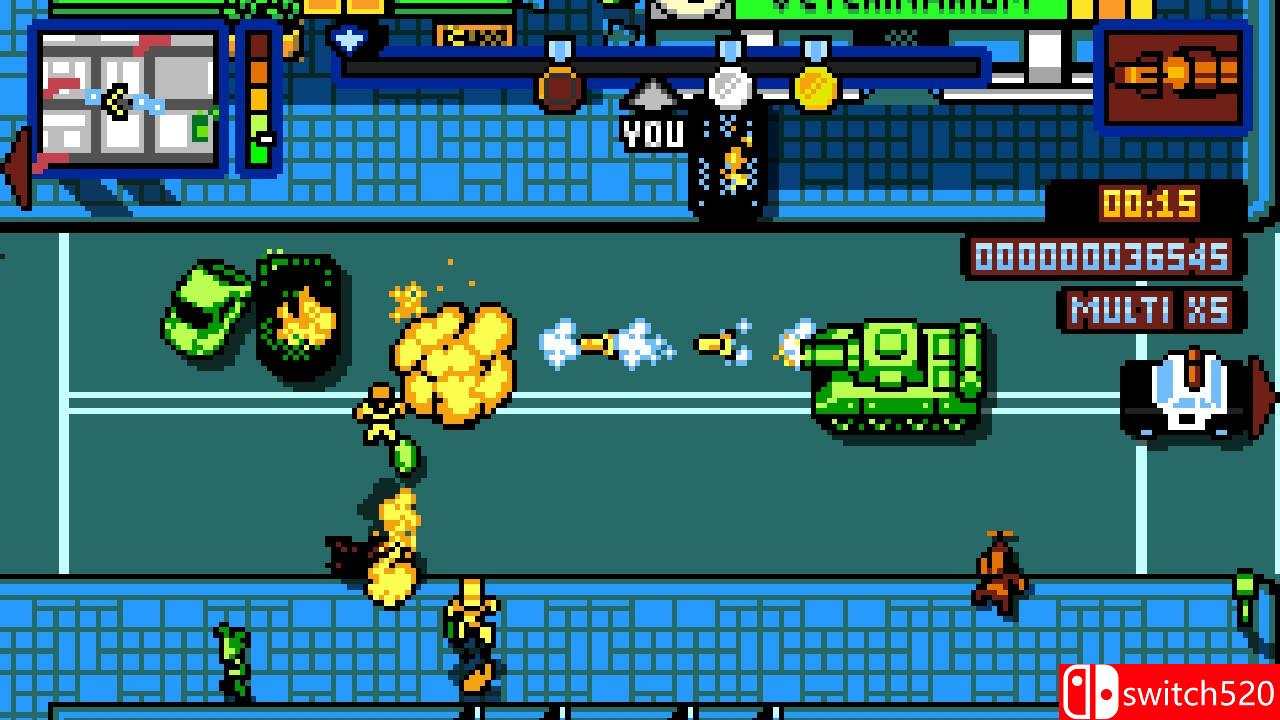The width and height of the screenshot is (1280, 720).
Task: Click the score counter 000000036545
Action: click(1100, 255)
